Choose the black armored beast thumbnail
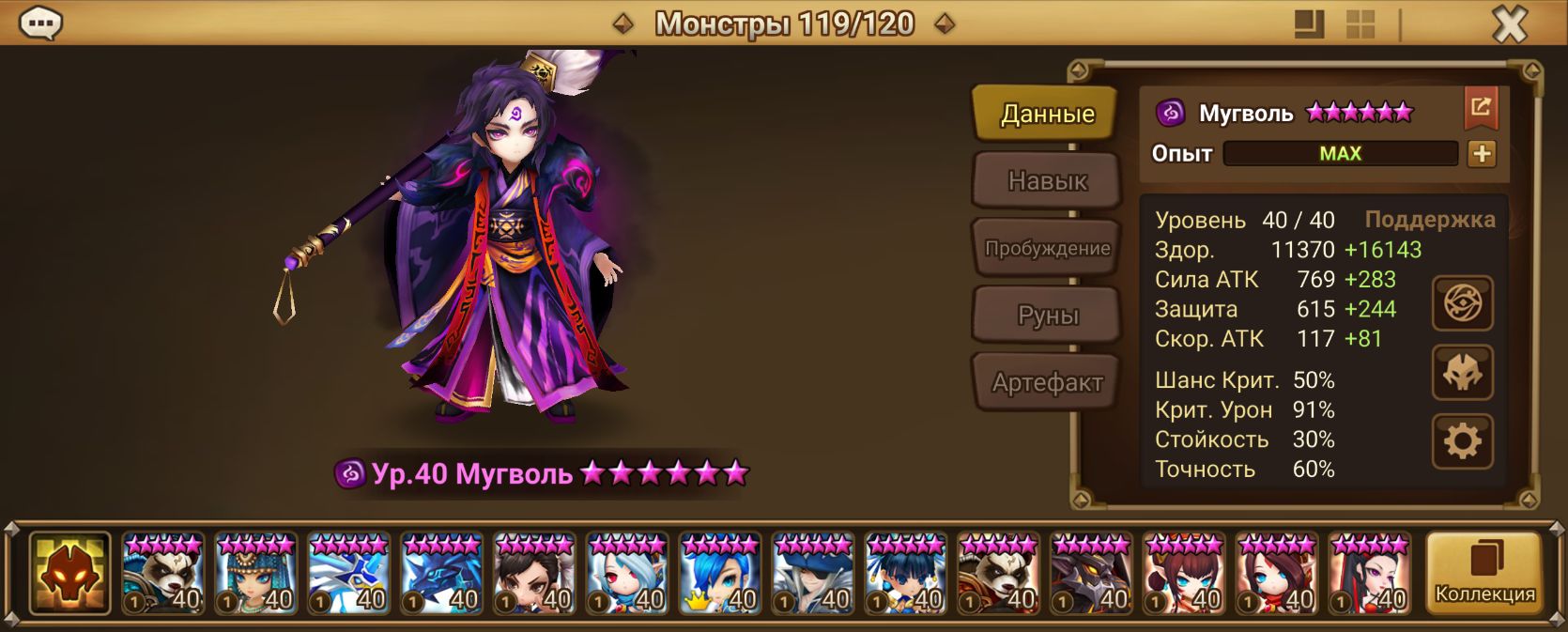The height and width of the screenshot is (632, 1568). click(1091, 573)
